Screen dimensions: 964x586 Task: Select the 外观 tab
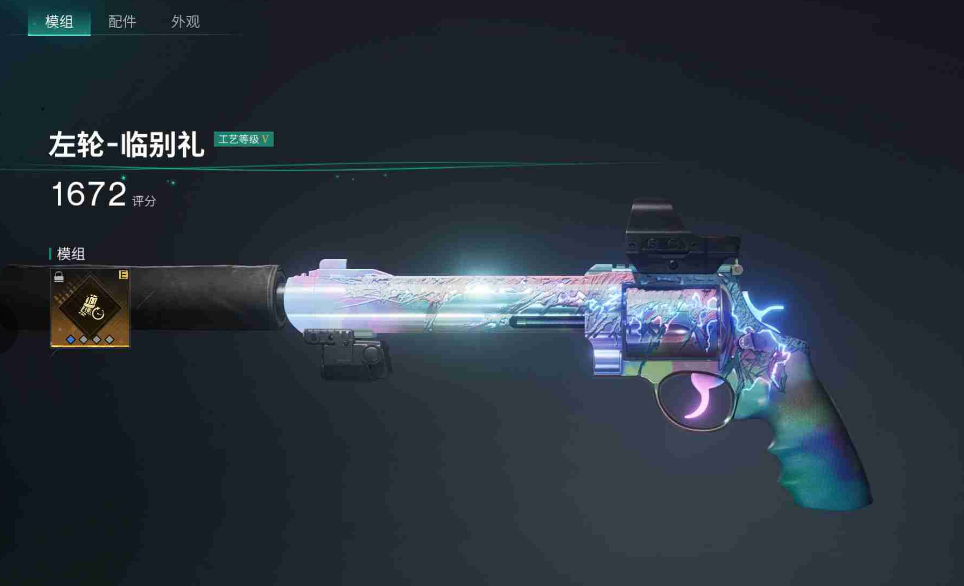click(x=185, y=21)
